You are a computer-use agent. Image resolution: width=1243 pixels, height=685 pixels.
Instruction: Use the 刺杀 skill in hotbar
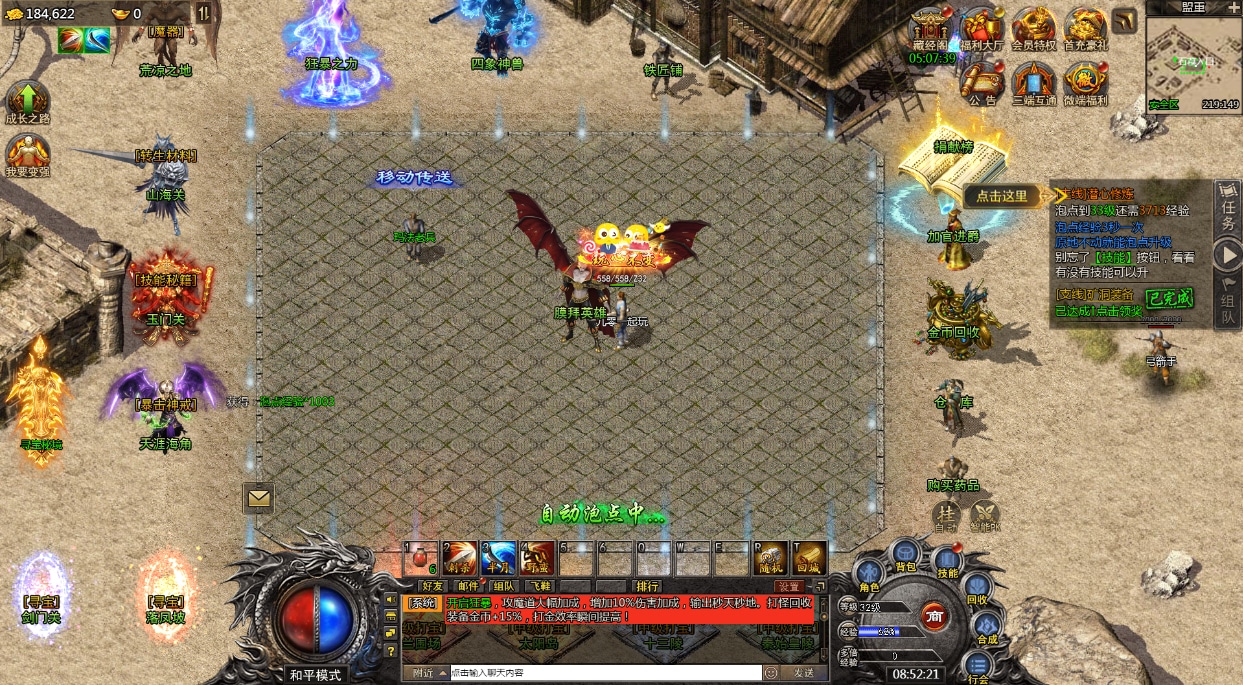[x=459, y=558]
